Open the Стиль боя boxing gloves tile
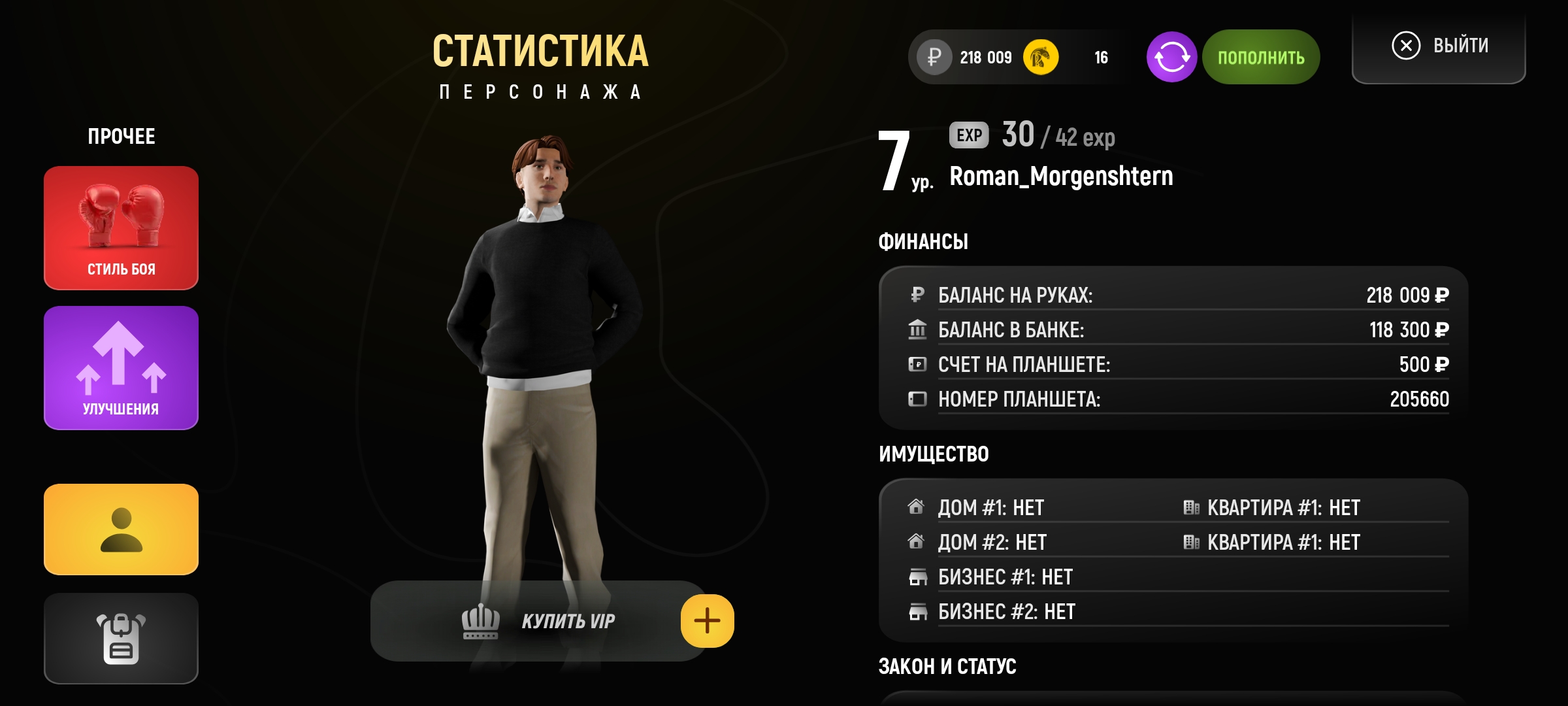The image size is (1568, 706). tap(121, 227)
